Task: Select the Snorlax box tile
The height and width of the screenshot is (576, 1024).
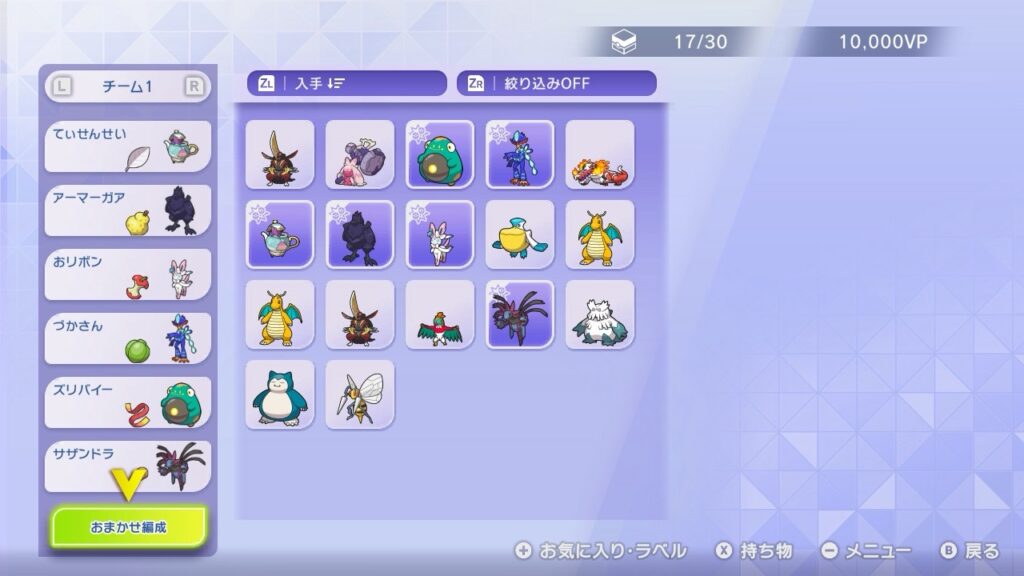Action: (x=280, y=394)
